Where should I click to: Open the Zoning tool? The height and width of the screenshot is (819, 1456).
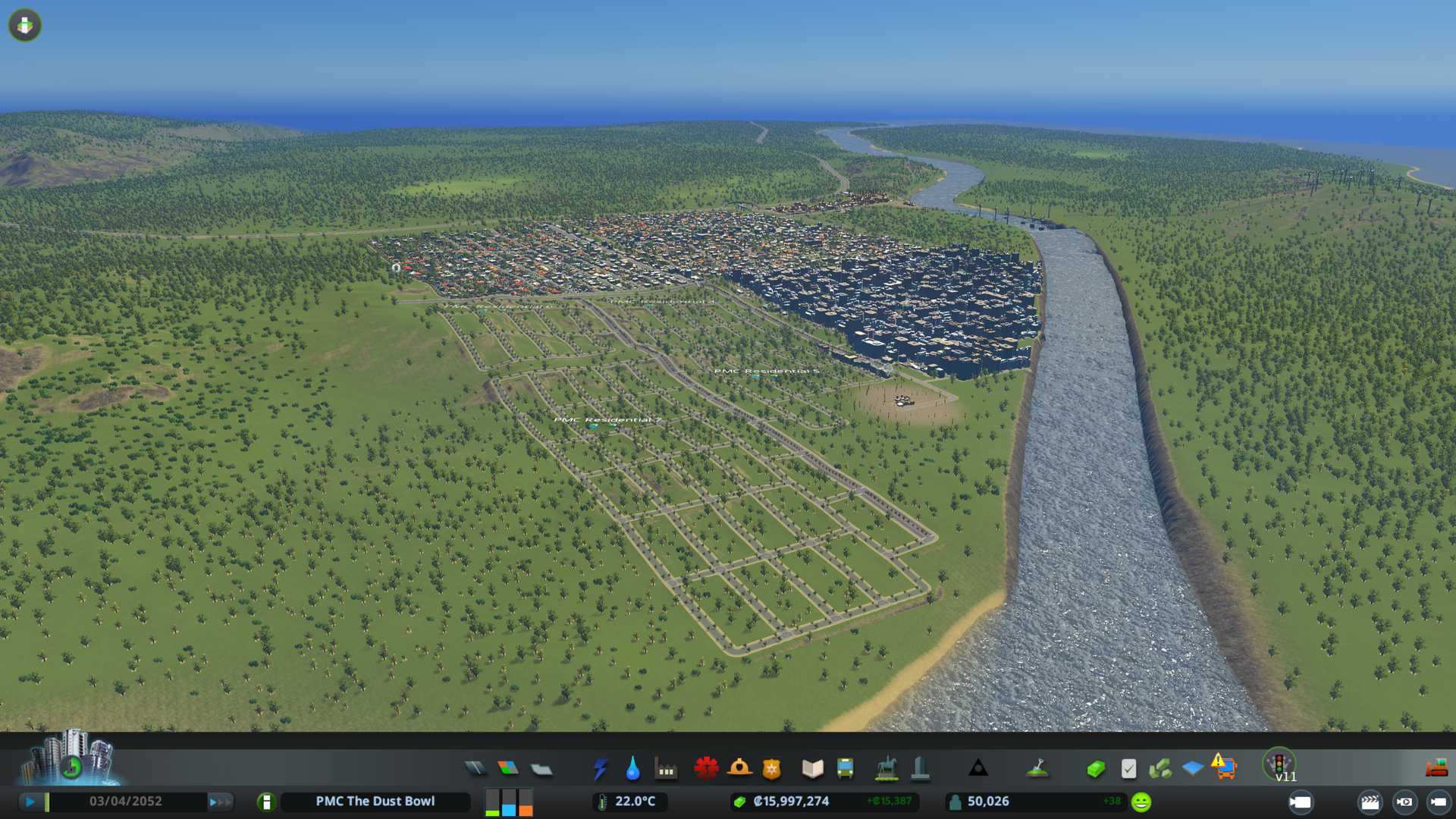[x=508, y=769]
